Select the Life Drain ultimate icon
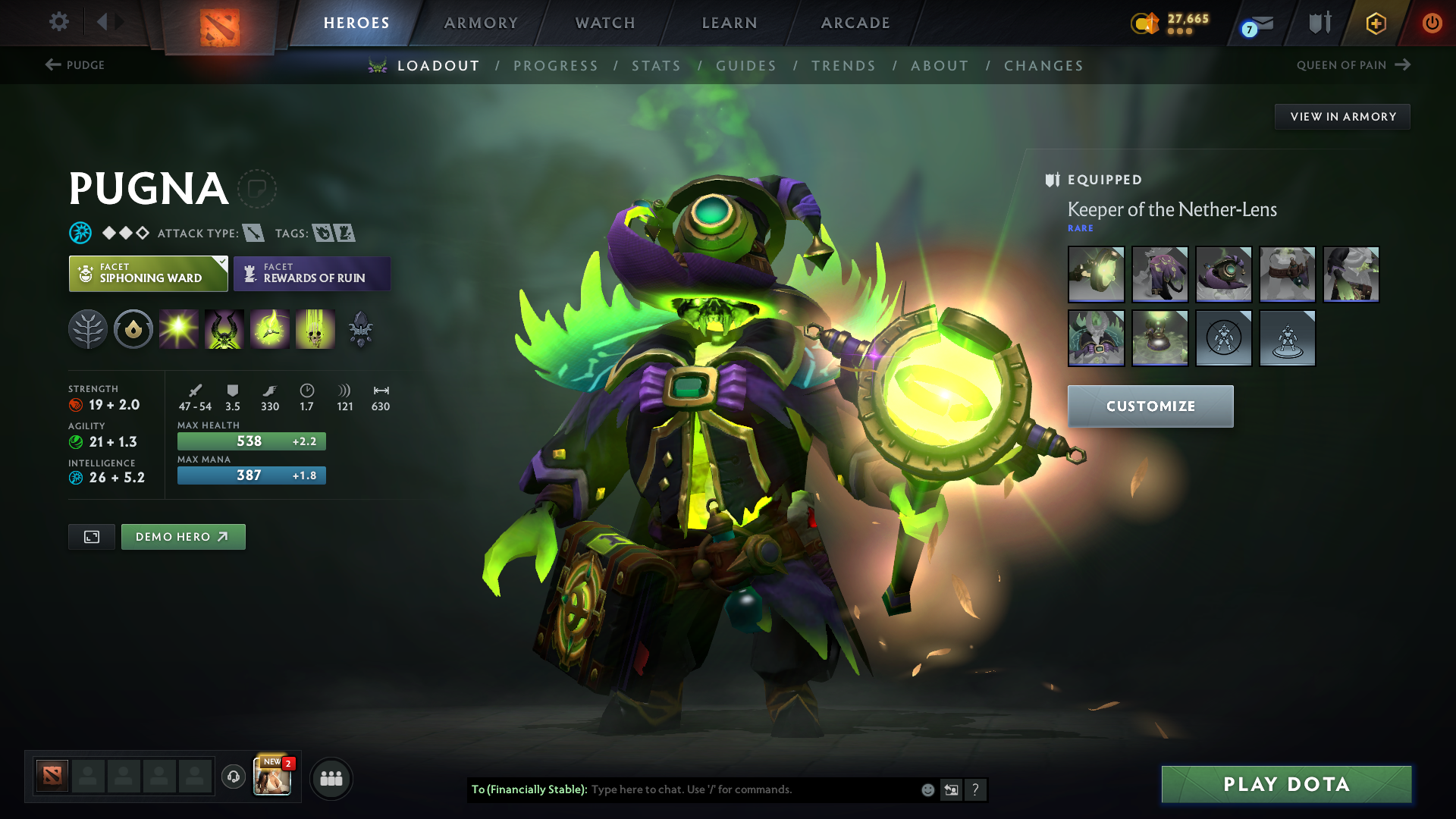The width and height of the screenshot is (1456, 819). [315, 328]
